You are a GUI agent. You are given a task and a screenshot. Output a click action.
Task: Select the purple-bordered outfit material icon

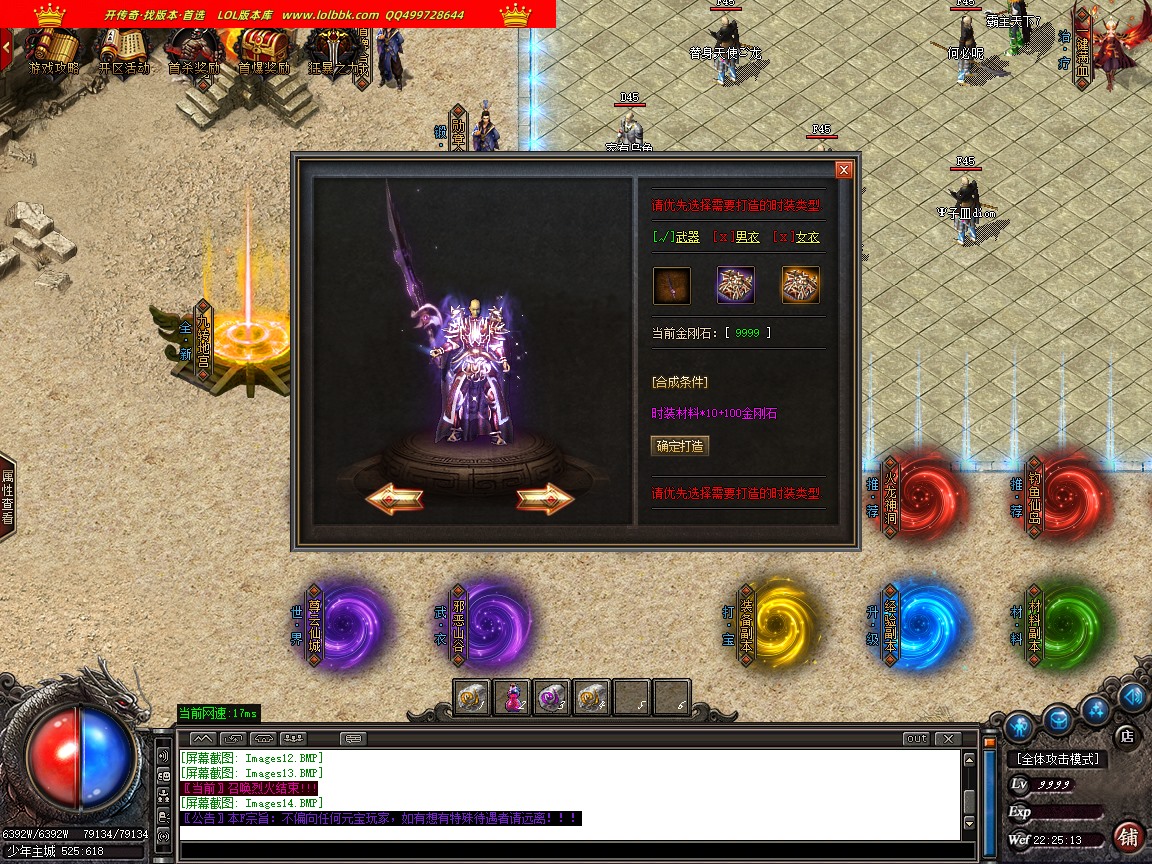tap(736, 285)
